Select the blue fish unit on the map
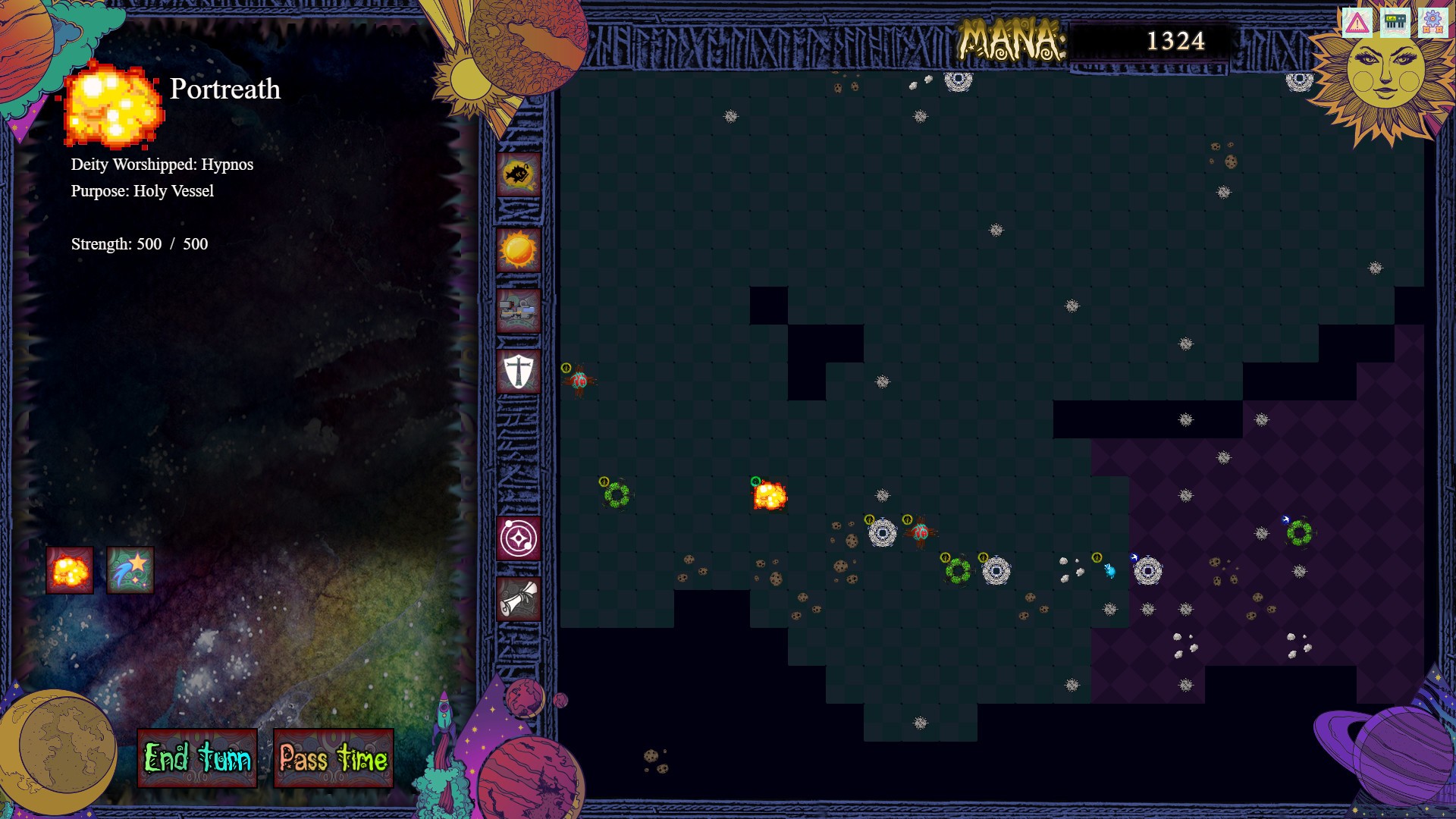This screenshot has width=1456, height=819. pos(1110,570)
